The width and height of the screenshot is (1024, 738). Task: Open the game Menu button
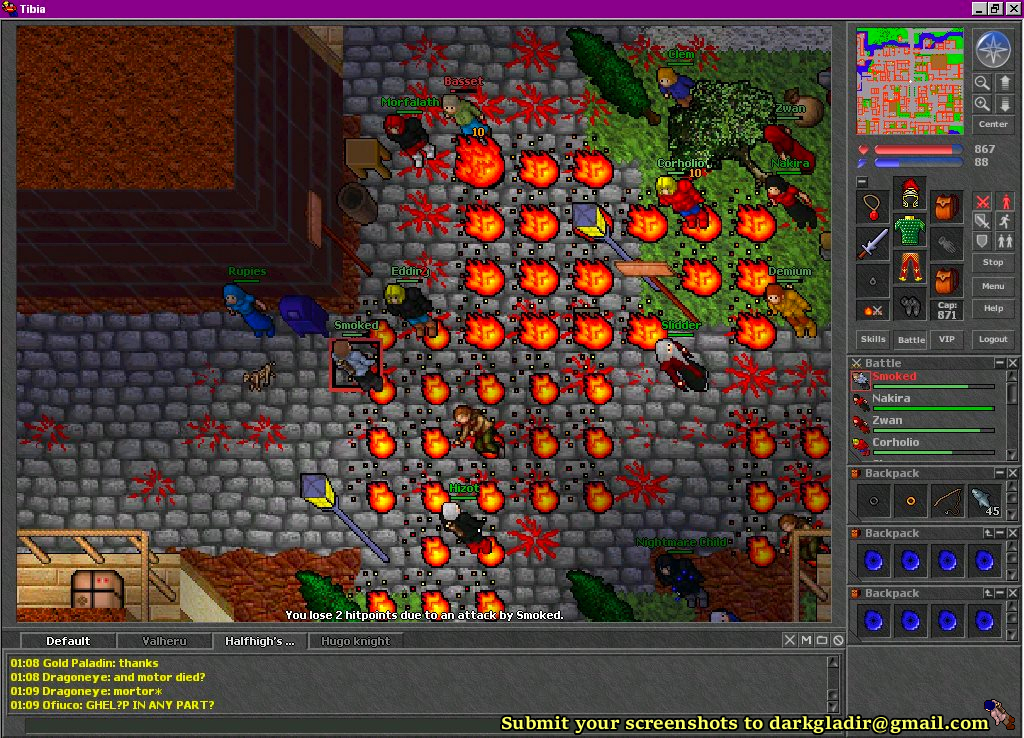[x=993, y=286]
